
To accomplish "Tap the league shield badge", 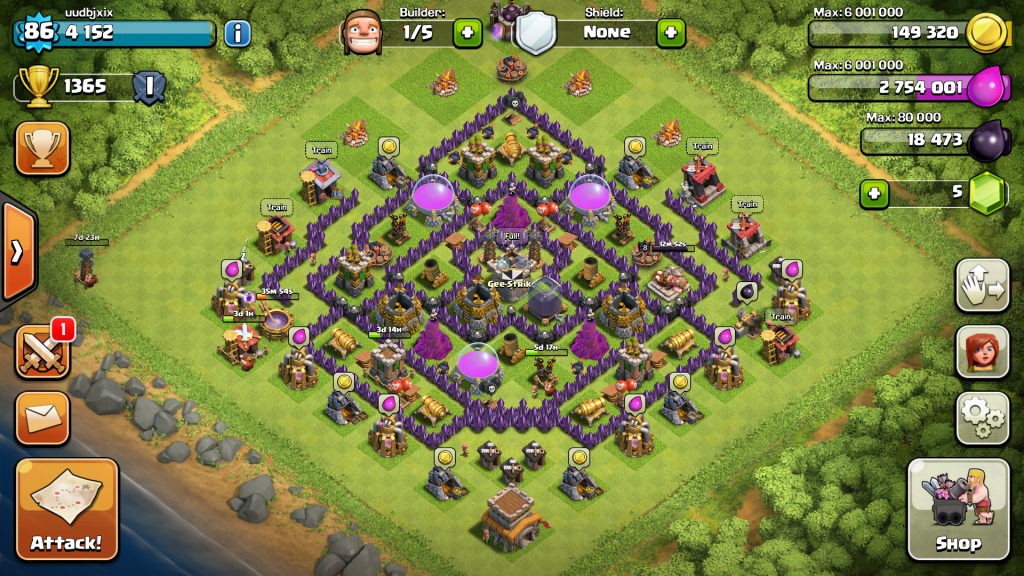I will click(148, 87).
